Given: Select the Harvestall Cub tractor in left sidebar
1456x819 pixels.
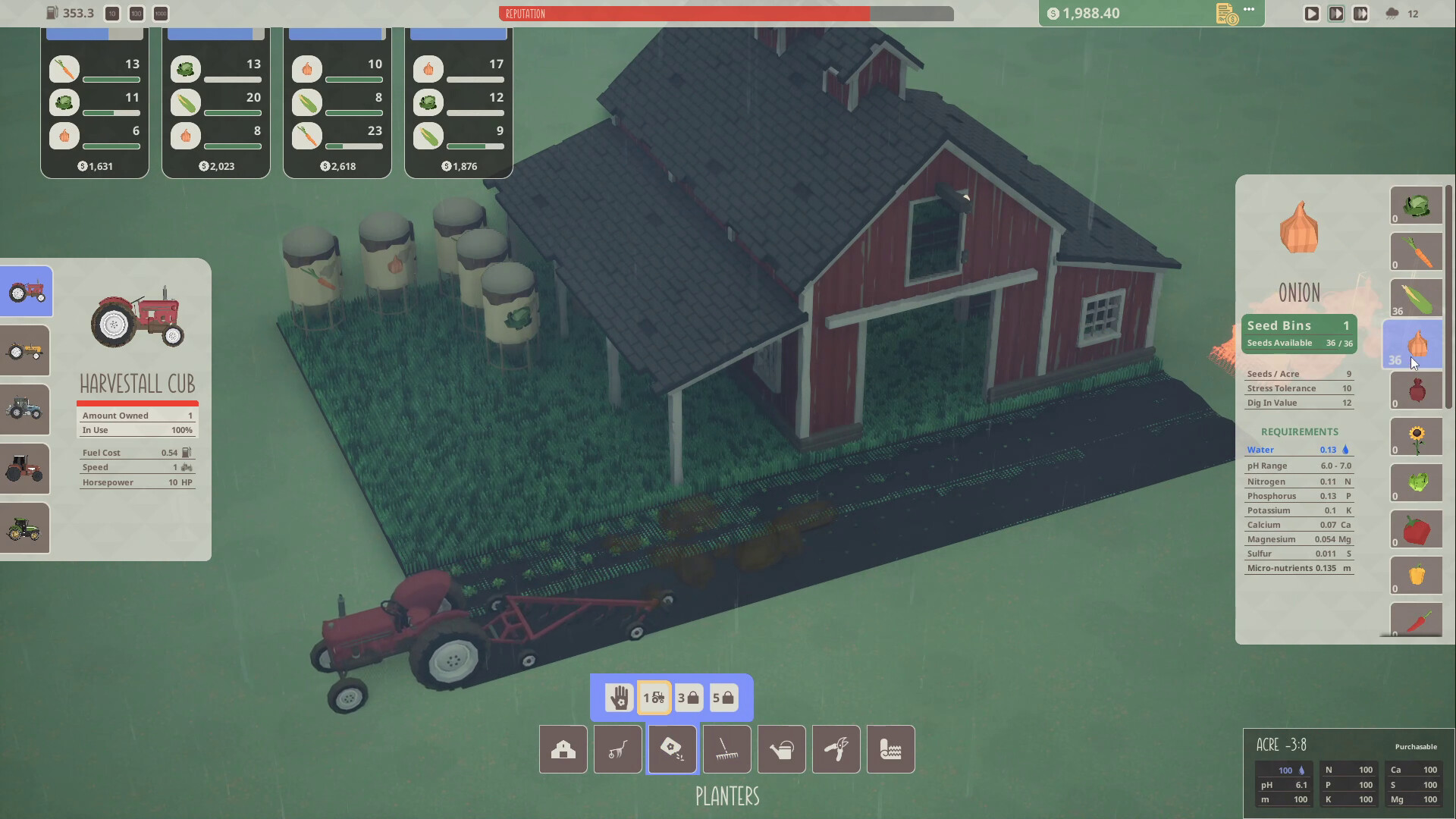Looking at the screenshot, I should (x=25, y=291).
